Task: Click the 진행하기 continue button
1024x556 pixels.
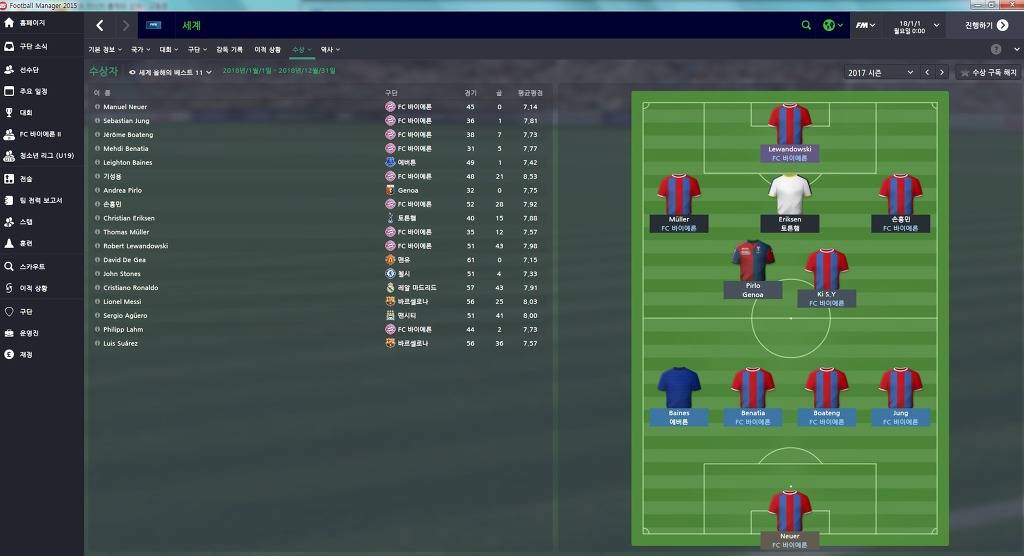Action: 986,25
